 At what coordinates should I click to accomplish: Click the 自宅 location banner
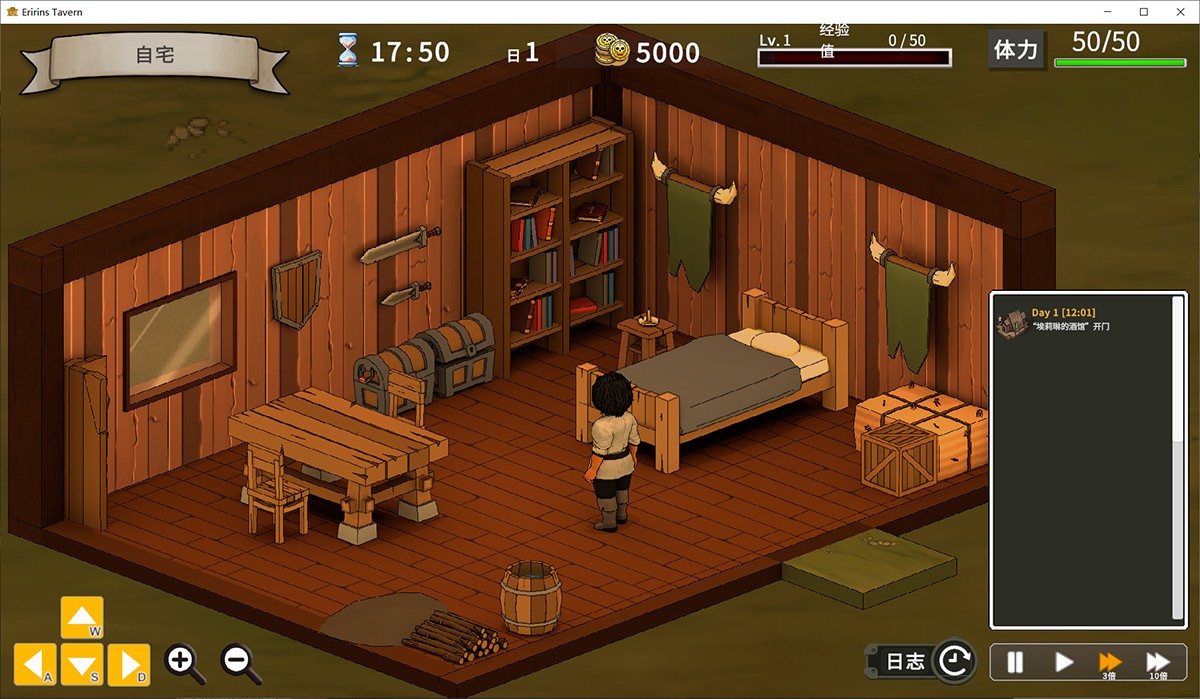pos(155,55)
